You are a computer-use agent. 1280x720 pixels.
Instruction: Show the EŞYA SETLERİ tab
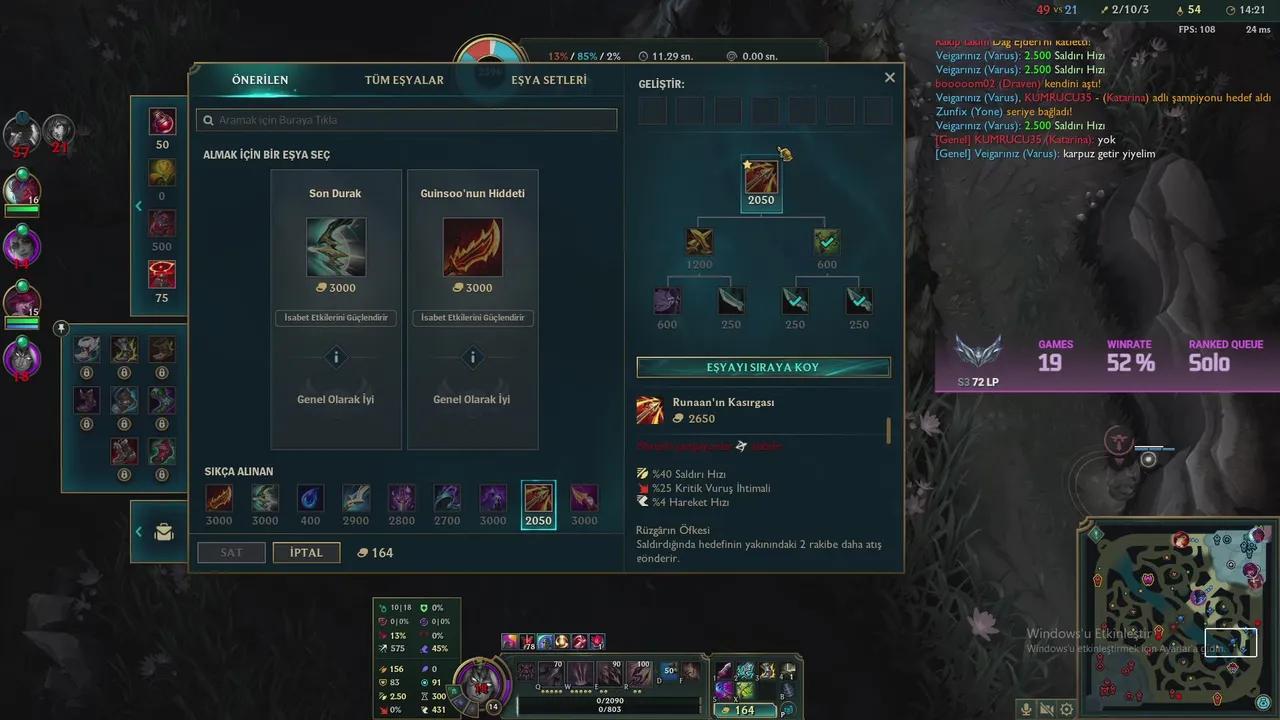click(549, 80)
